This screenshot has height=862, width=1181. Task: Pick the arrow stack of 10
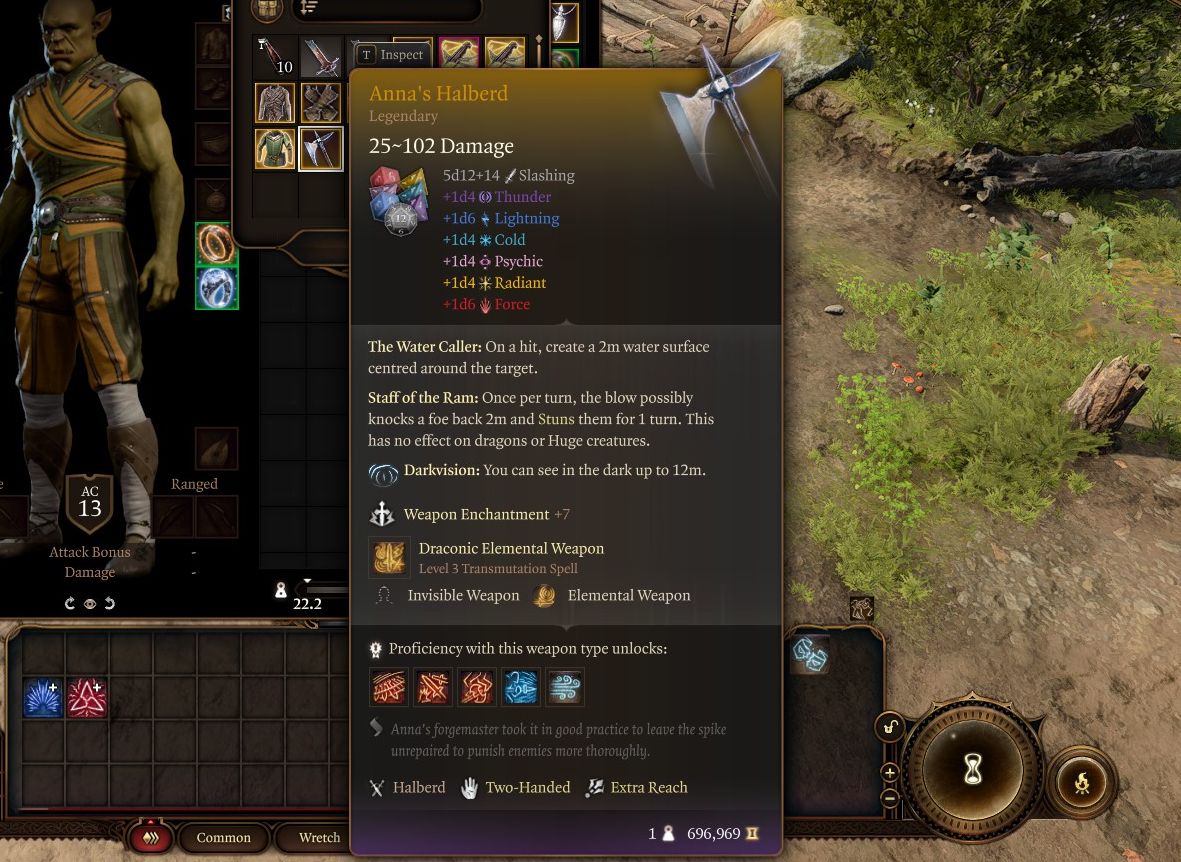275,56
